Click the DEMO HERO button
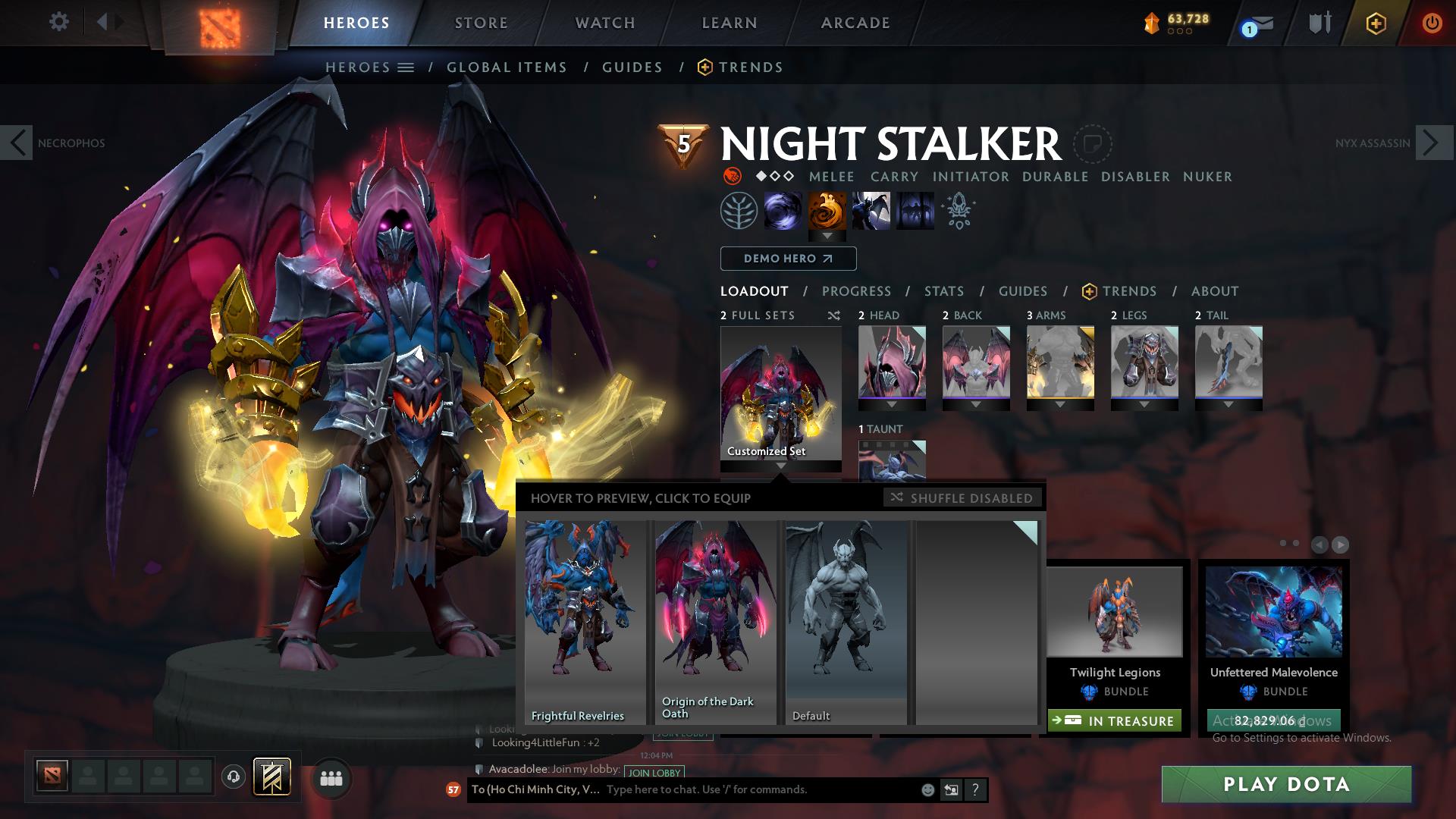The height and width of the screenshot is (819, 1456). (787, 259)
